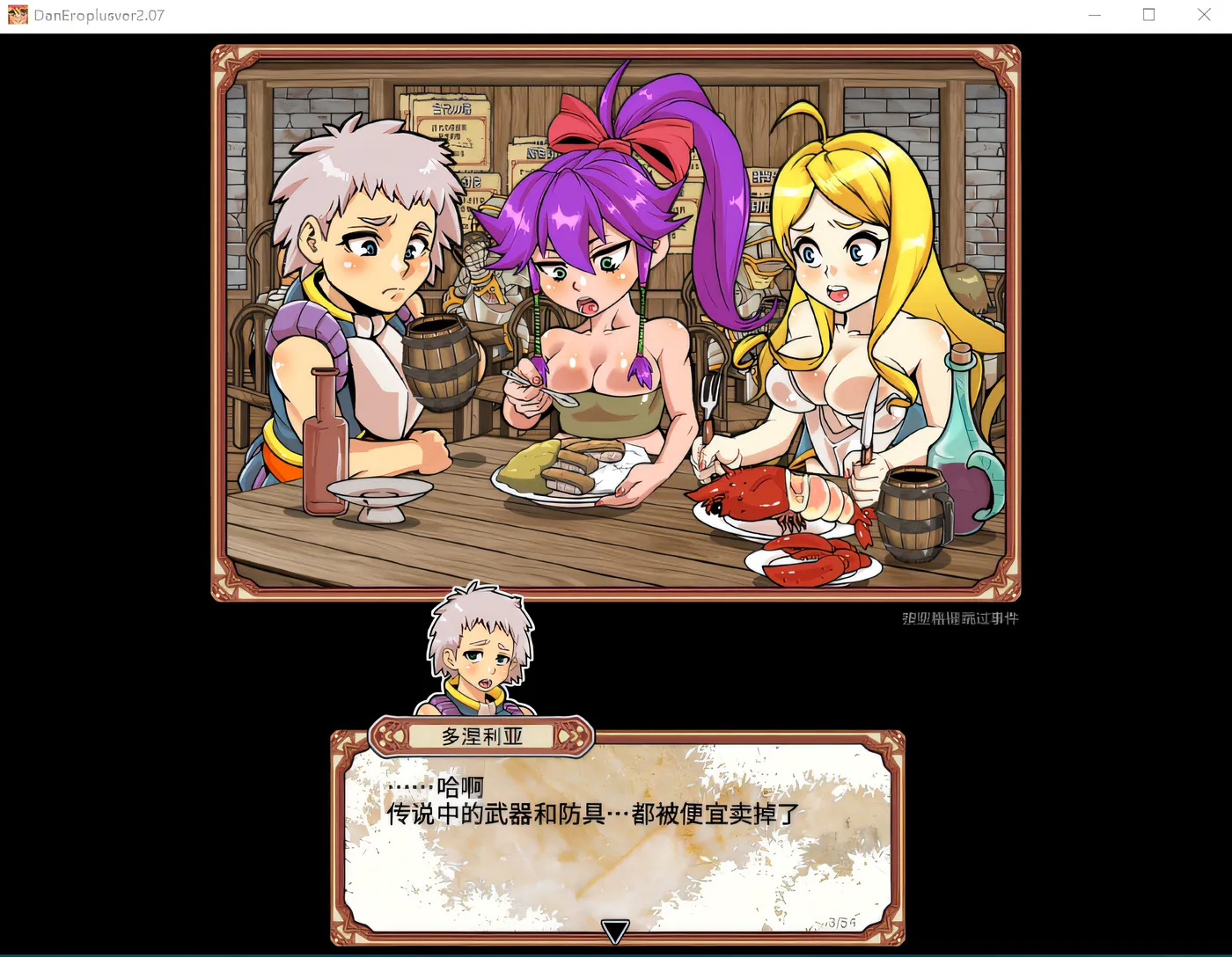
Task: Close the game window
Action: pos(1204,15)
